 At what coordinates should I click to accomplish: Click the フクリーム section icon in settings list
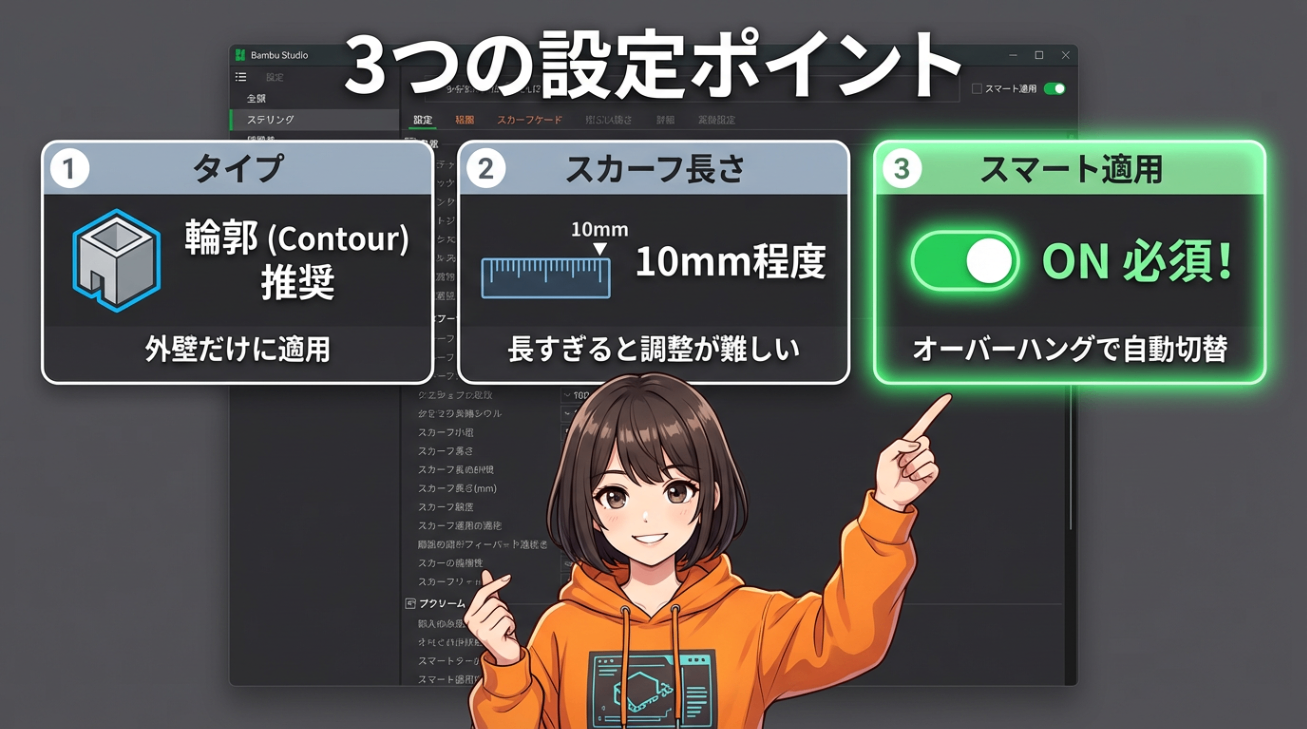coord(410,603)
